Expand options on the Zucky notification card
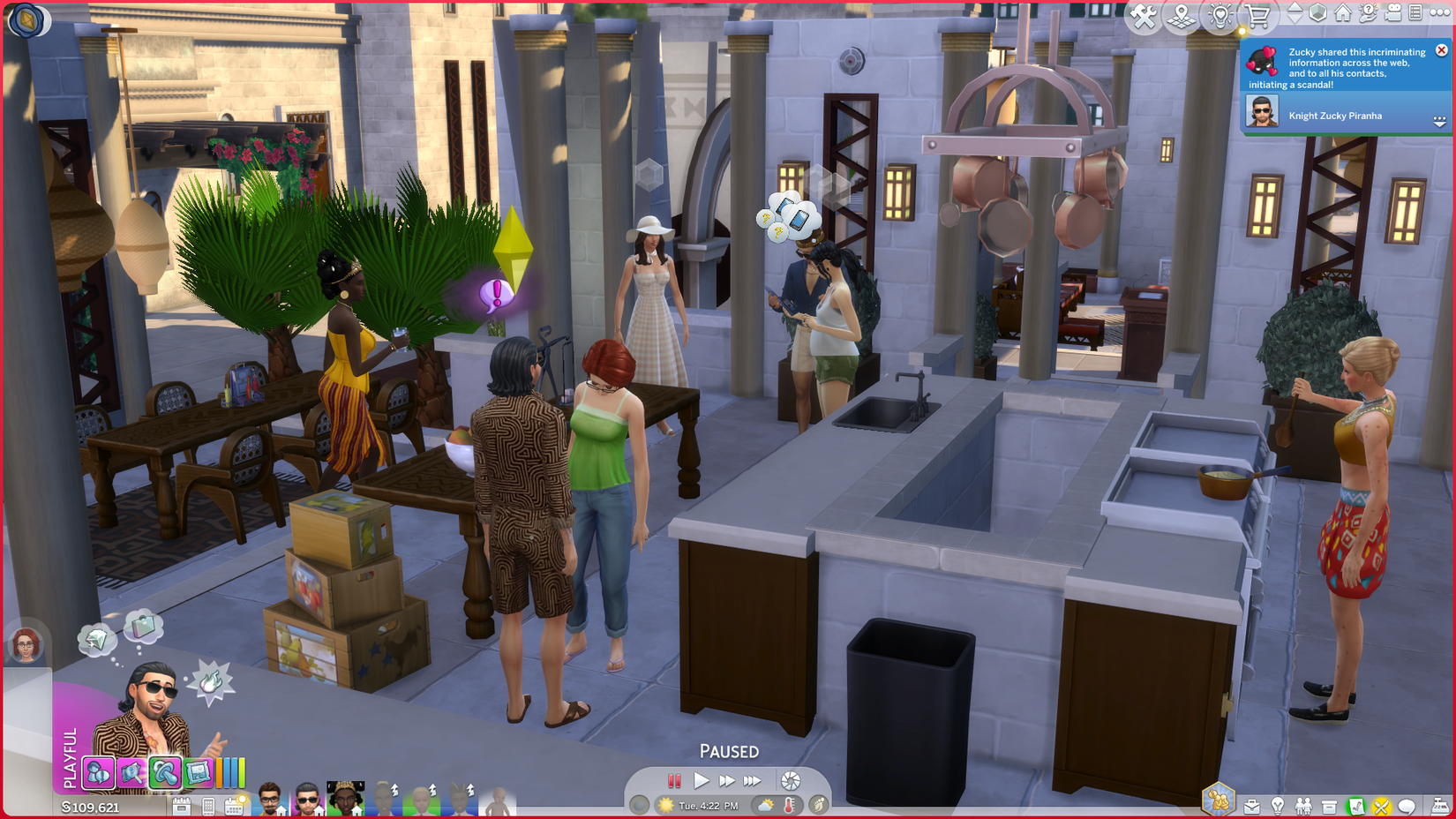Viewport: 1456px width, 819px height. 1439,120
